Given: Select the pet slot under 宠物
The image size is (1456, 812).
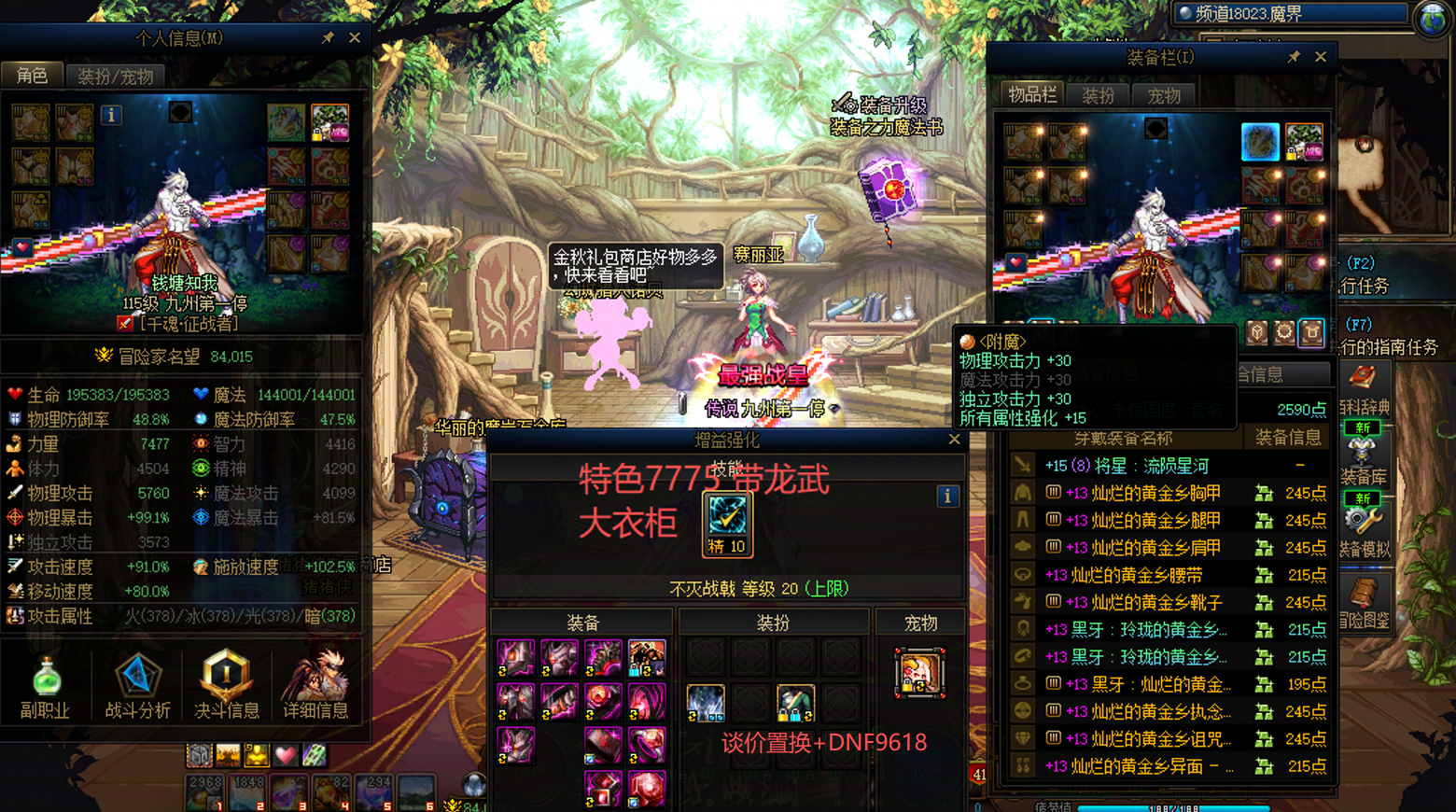Looking at the screenshot, I should click(x=919, y=673).
